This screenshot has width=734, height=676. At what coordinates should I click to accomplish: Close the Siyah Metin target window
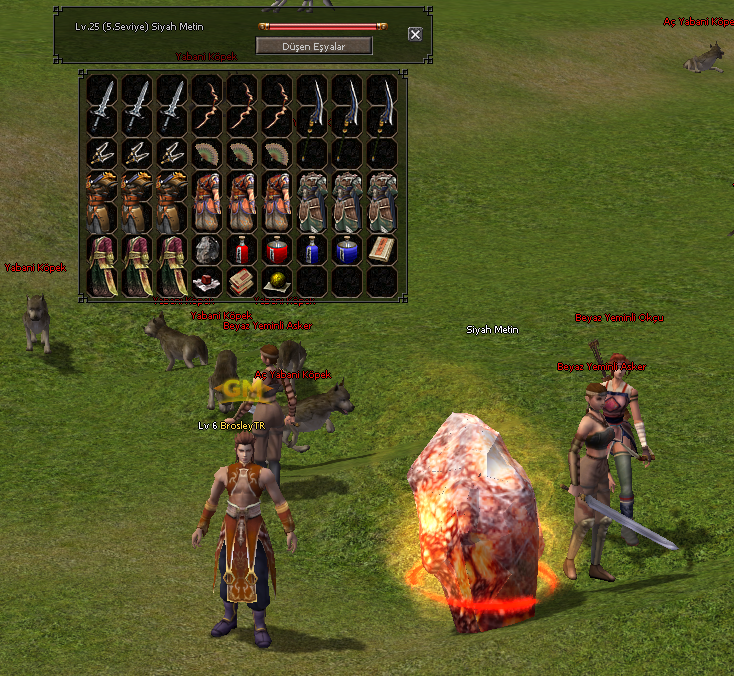coord(415,34)
